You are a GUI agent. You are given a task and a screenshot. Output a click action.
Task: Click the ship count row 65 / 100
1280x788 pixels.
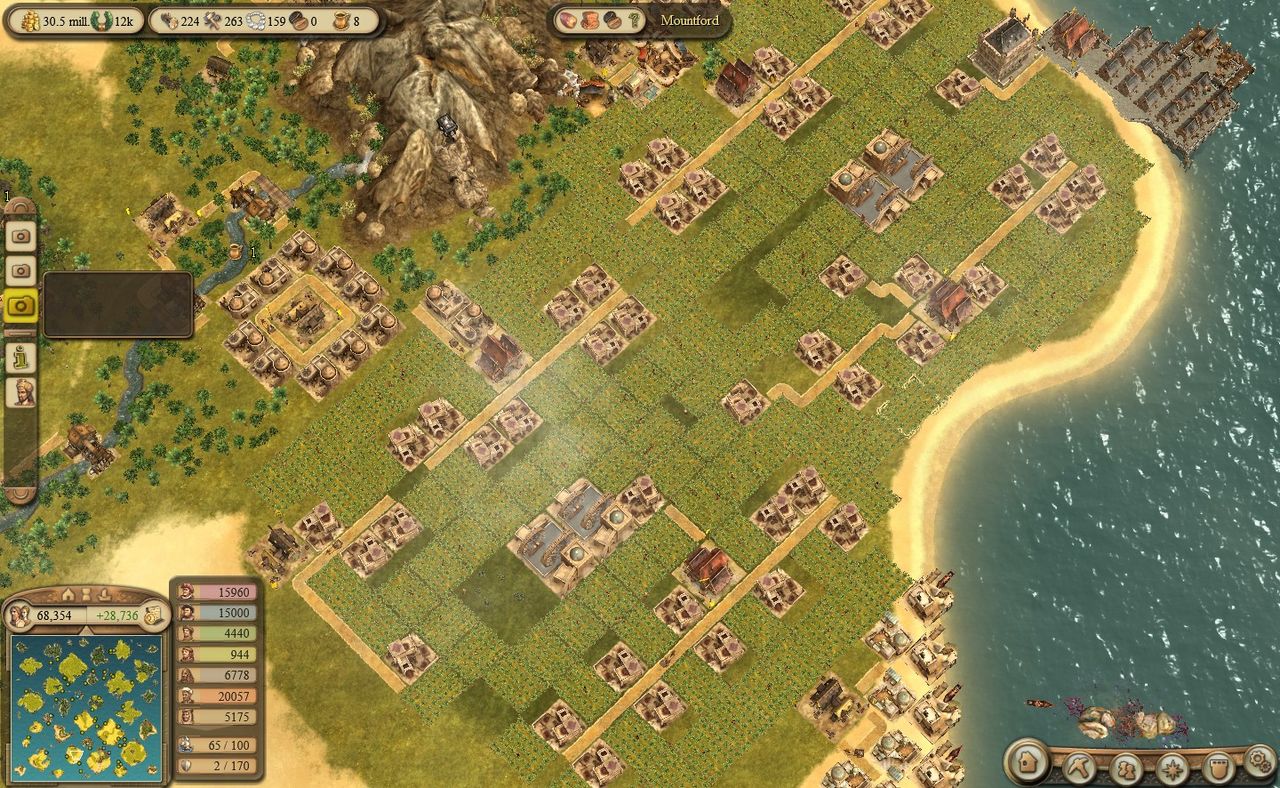pyautogui.click(x=217, y=745)
